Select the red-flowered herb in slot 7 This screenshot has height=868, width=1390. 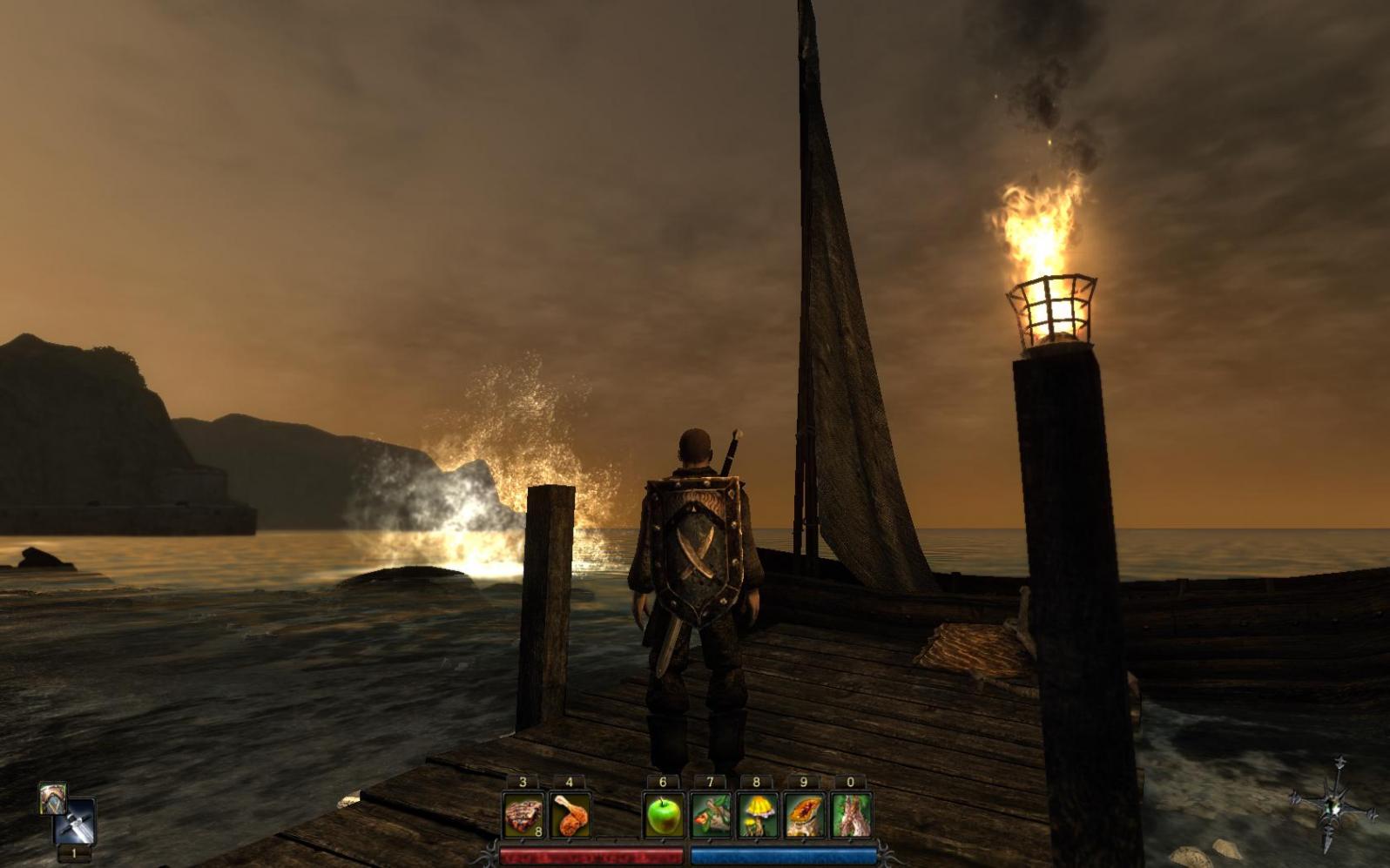point(711,816)
